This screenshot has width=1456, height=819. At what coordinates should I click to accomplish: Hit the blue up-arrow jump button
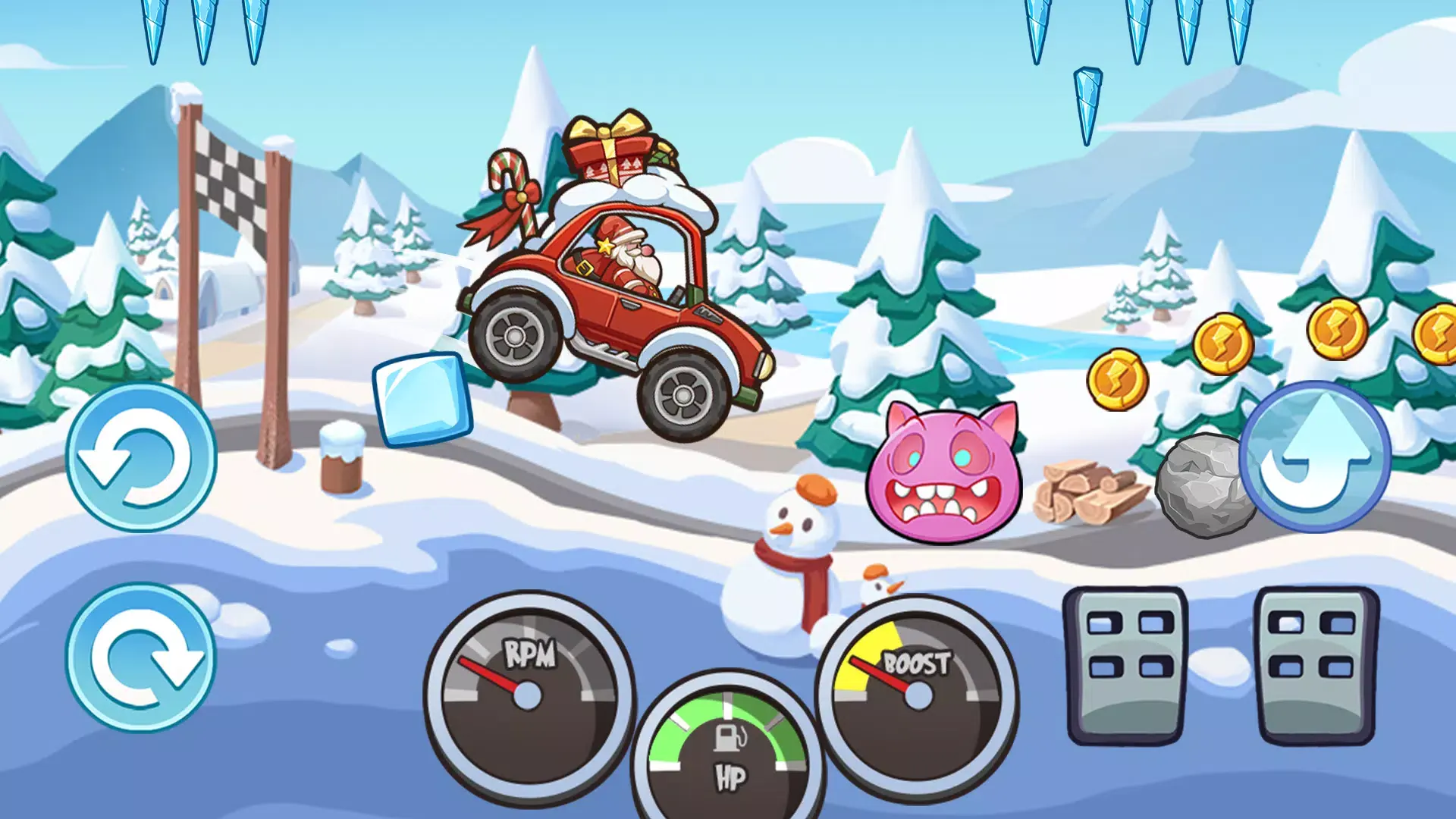tap(1315, 457)
